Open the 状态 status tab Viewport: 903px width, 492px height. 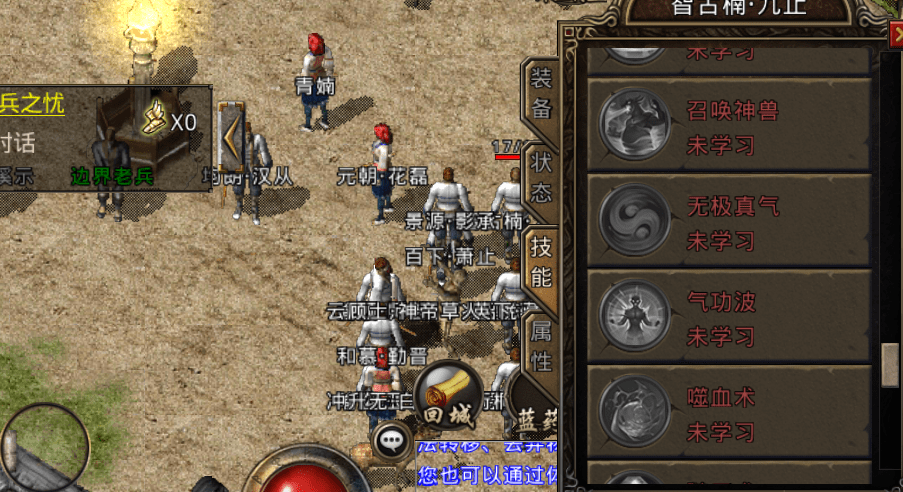point(541,176)
